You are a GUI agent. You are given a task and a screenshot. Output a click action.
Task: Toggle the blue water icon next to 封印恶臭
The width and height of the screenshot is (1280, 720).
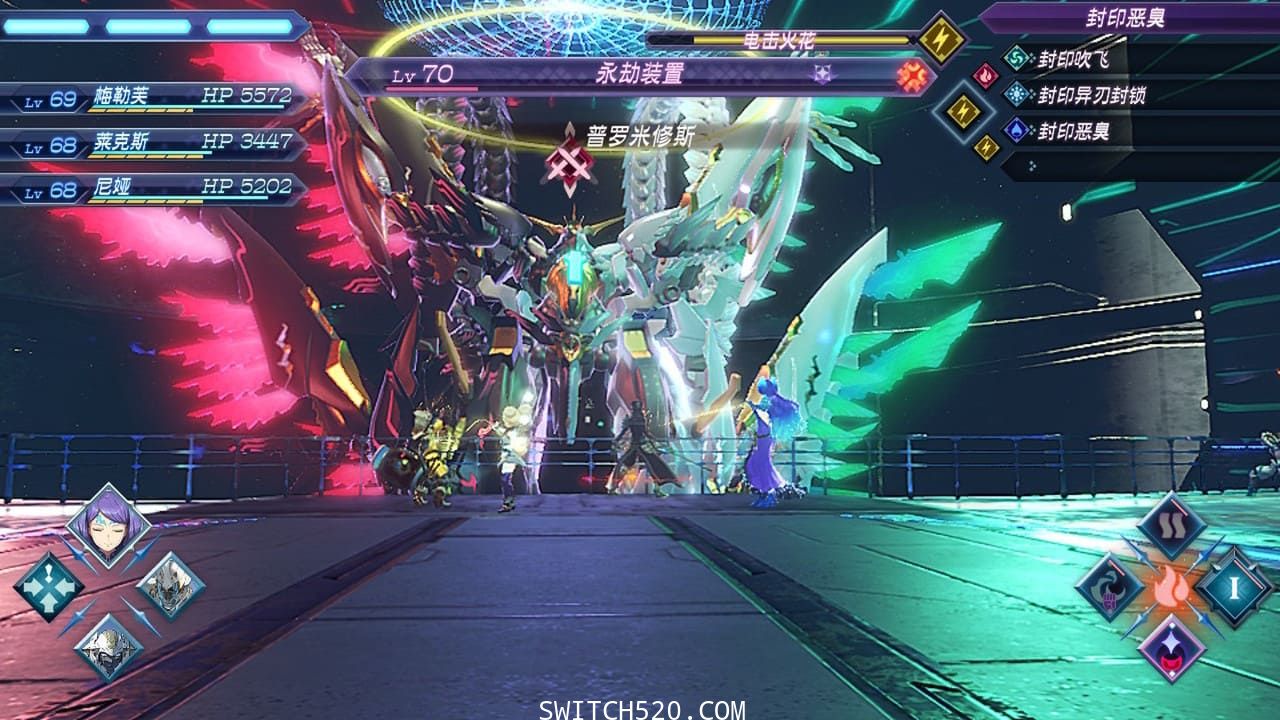(1016, 130)
